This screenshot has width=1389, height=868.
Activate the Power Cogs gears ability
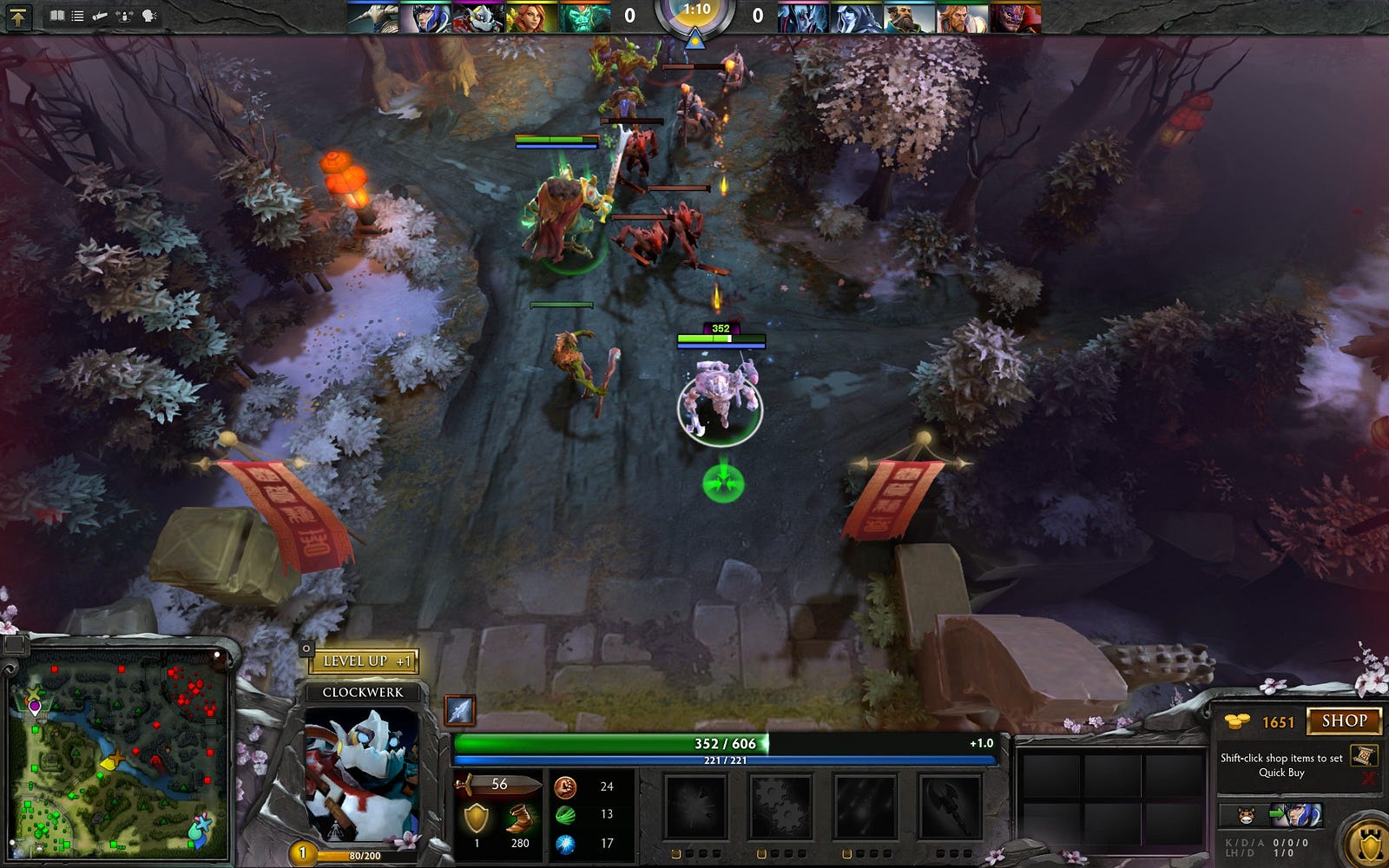(780, 806)
